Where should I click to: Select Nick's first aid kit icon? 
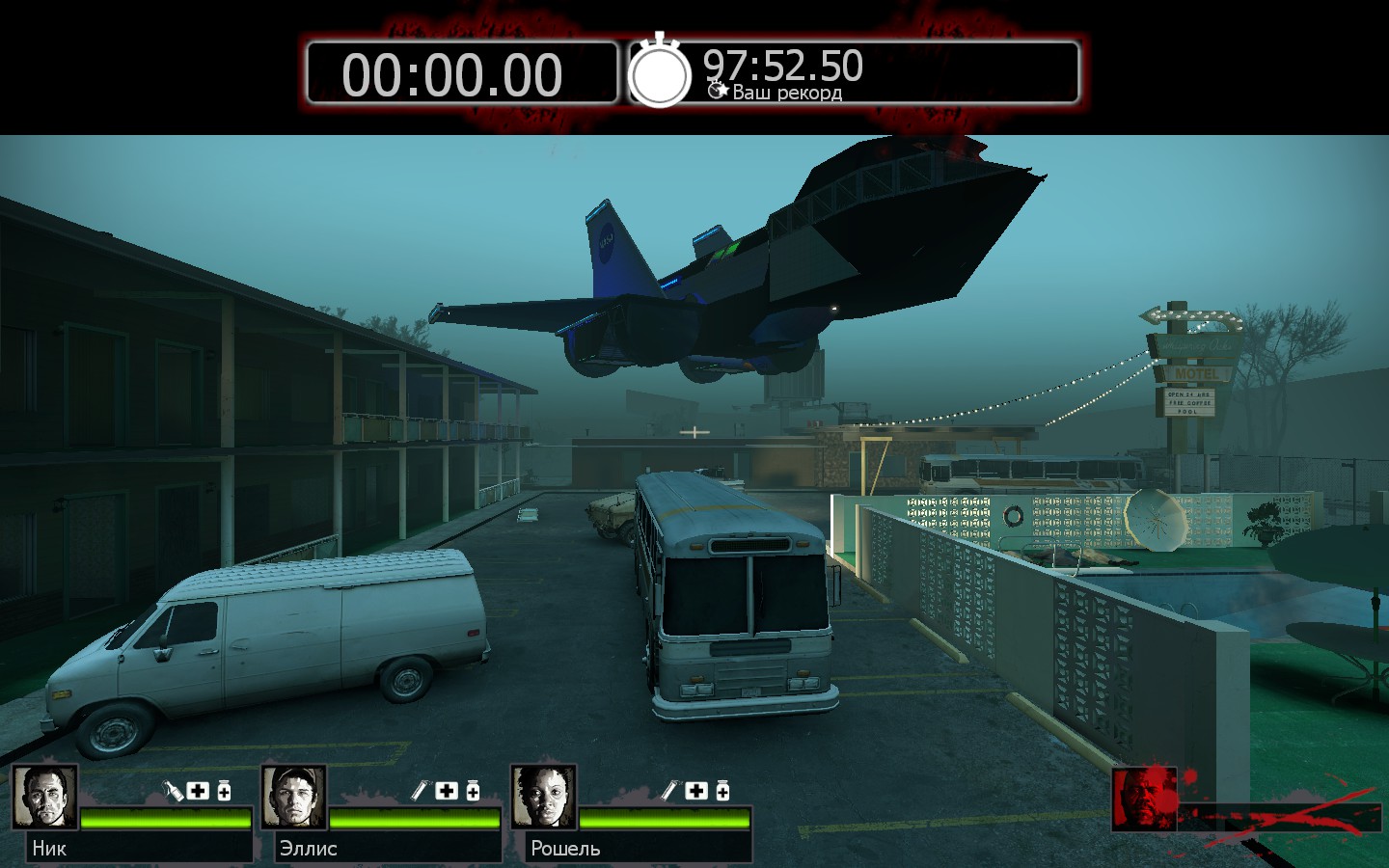coord(199,791)
